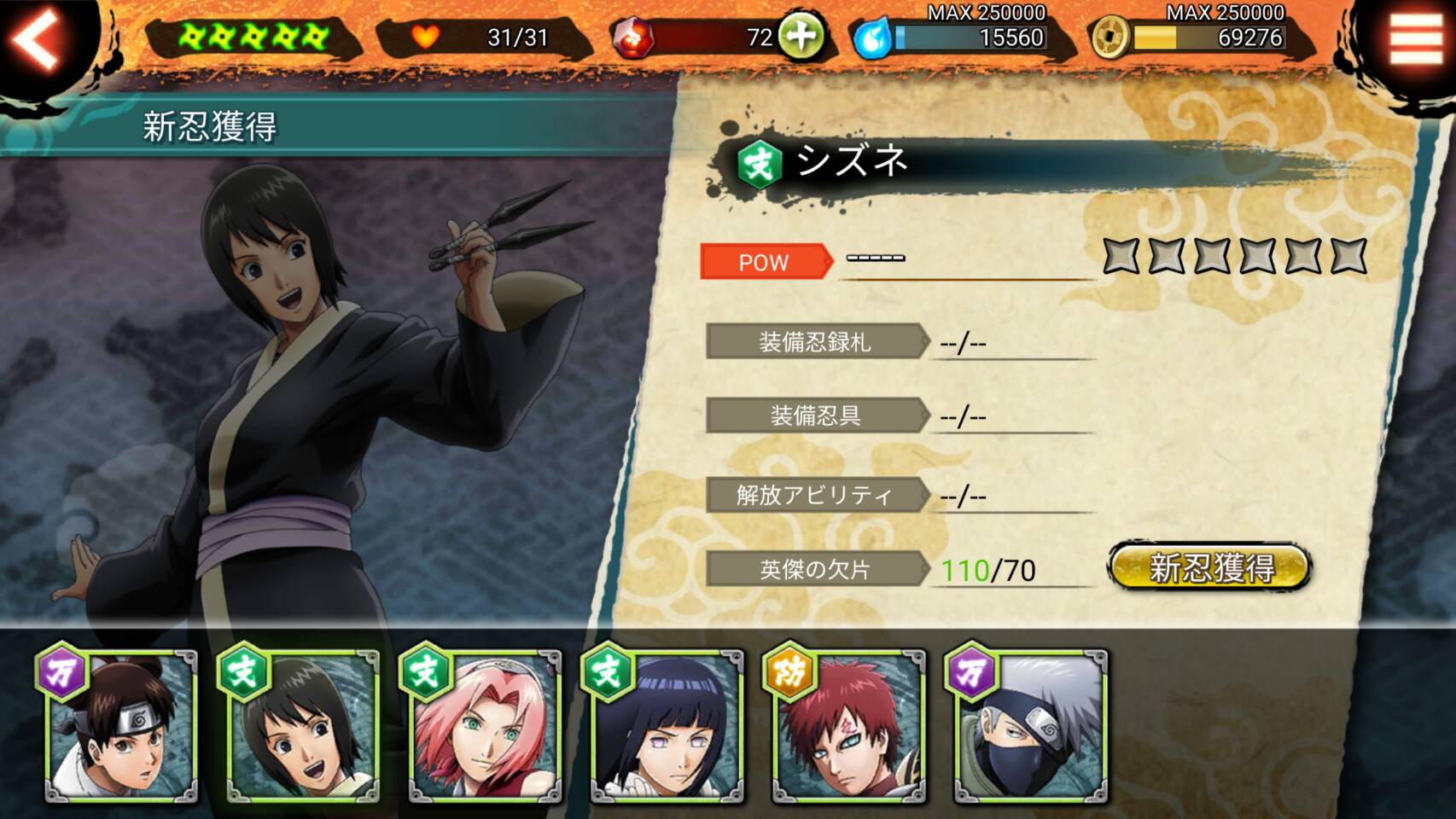Choose Sakura's pink-haired portrait
The image size is (1456, 819).
[484, 727]
